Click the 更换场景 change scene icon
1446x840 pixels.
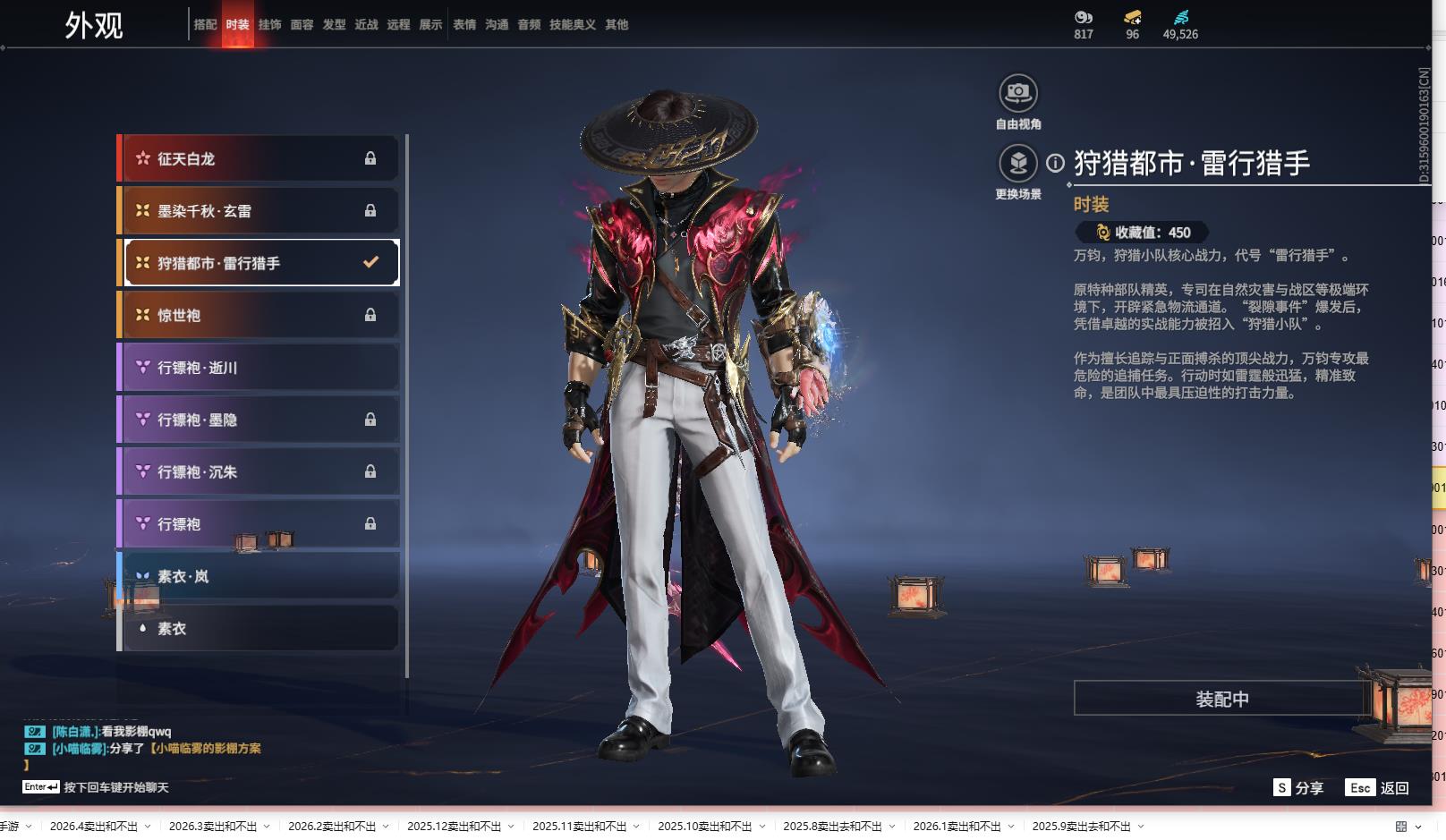click(1018, 164)
